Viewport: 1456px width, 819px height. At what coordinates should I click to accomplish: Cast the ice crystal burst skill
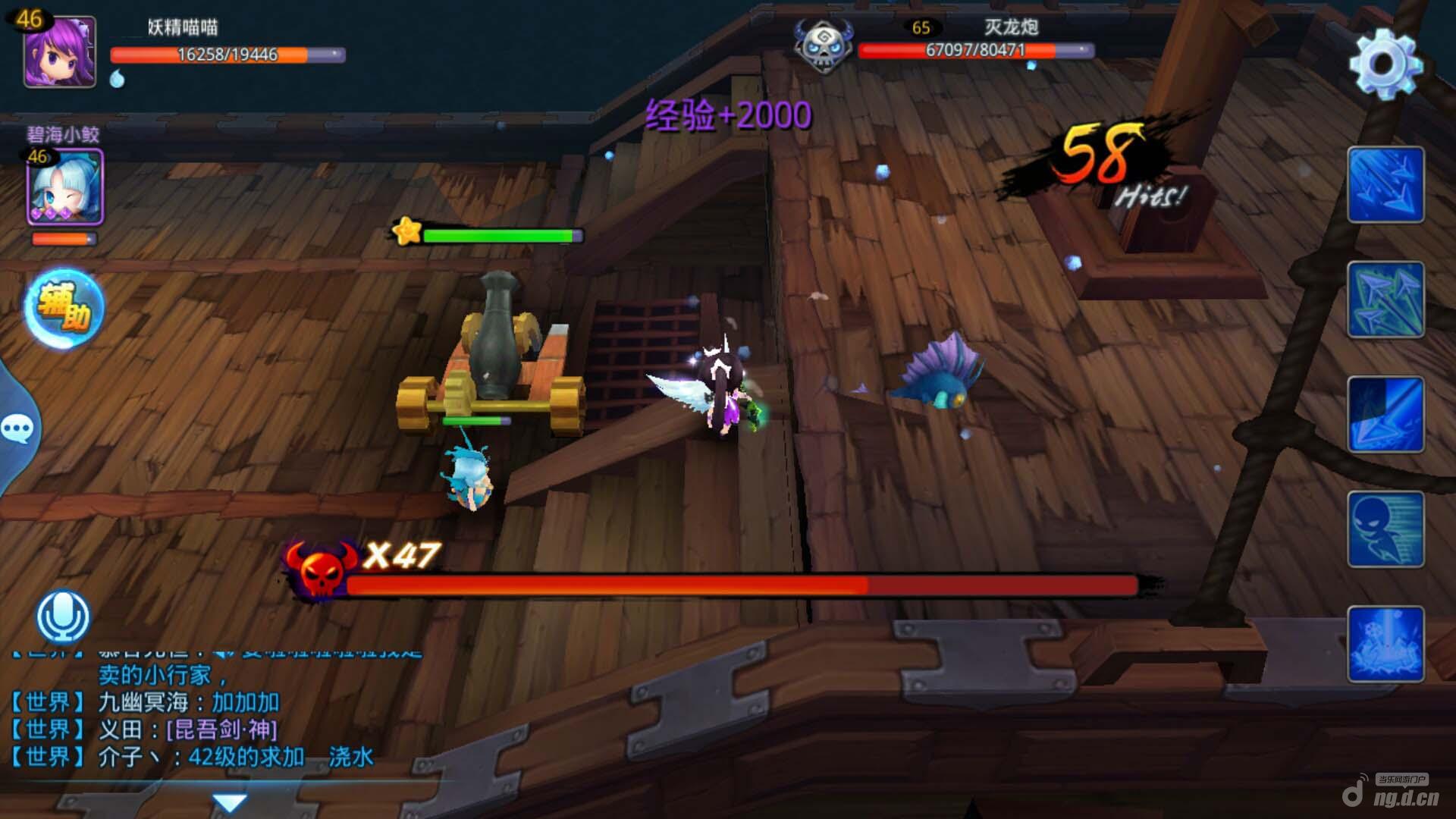point(1385,644)
